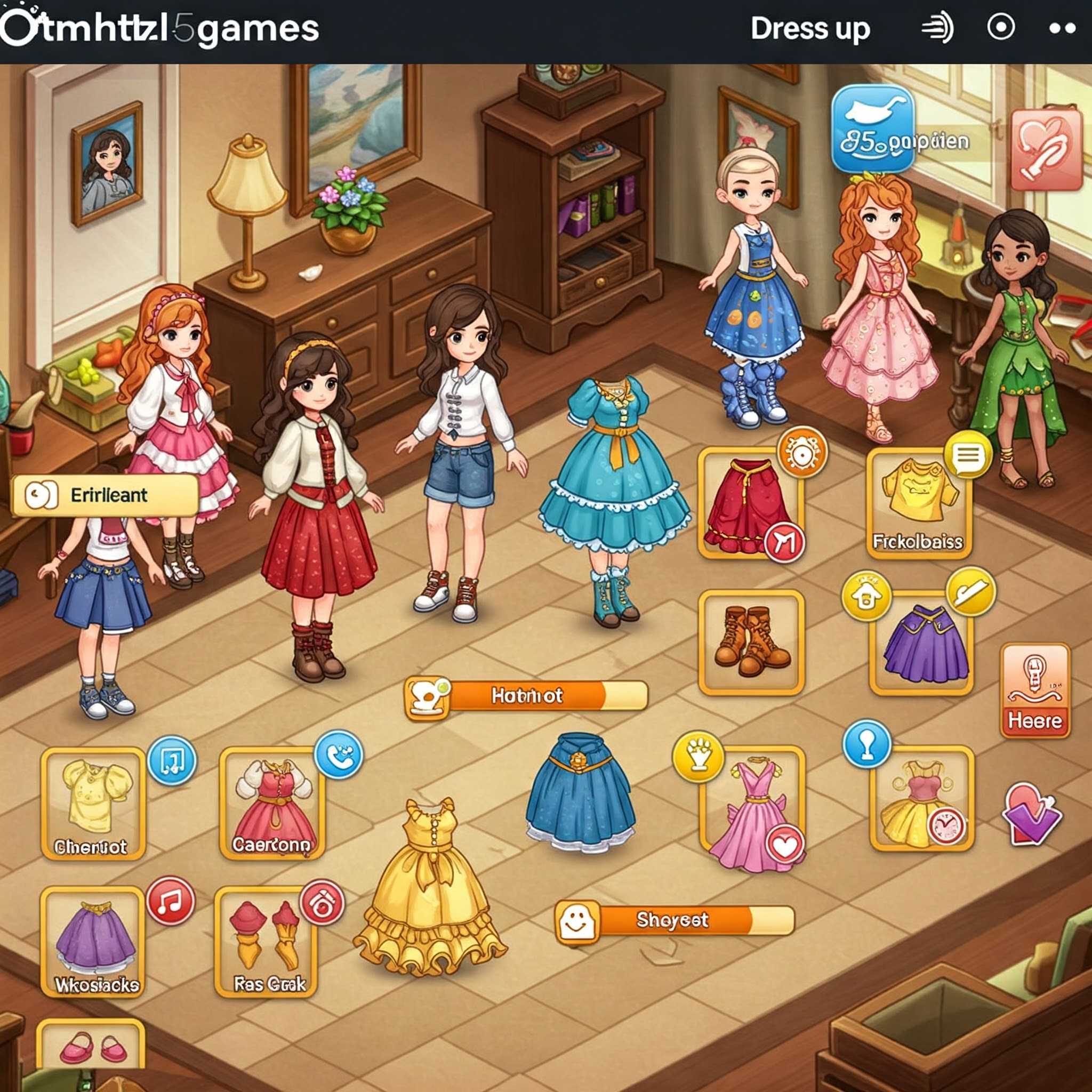The image size is (1092, 1092).
Task: Click the pink heart icon in top corner
Action: 1046,150
